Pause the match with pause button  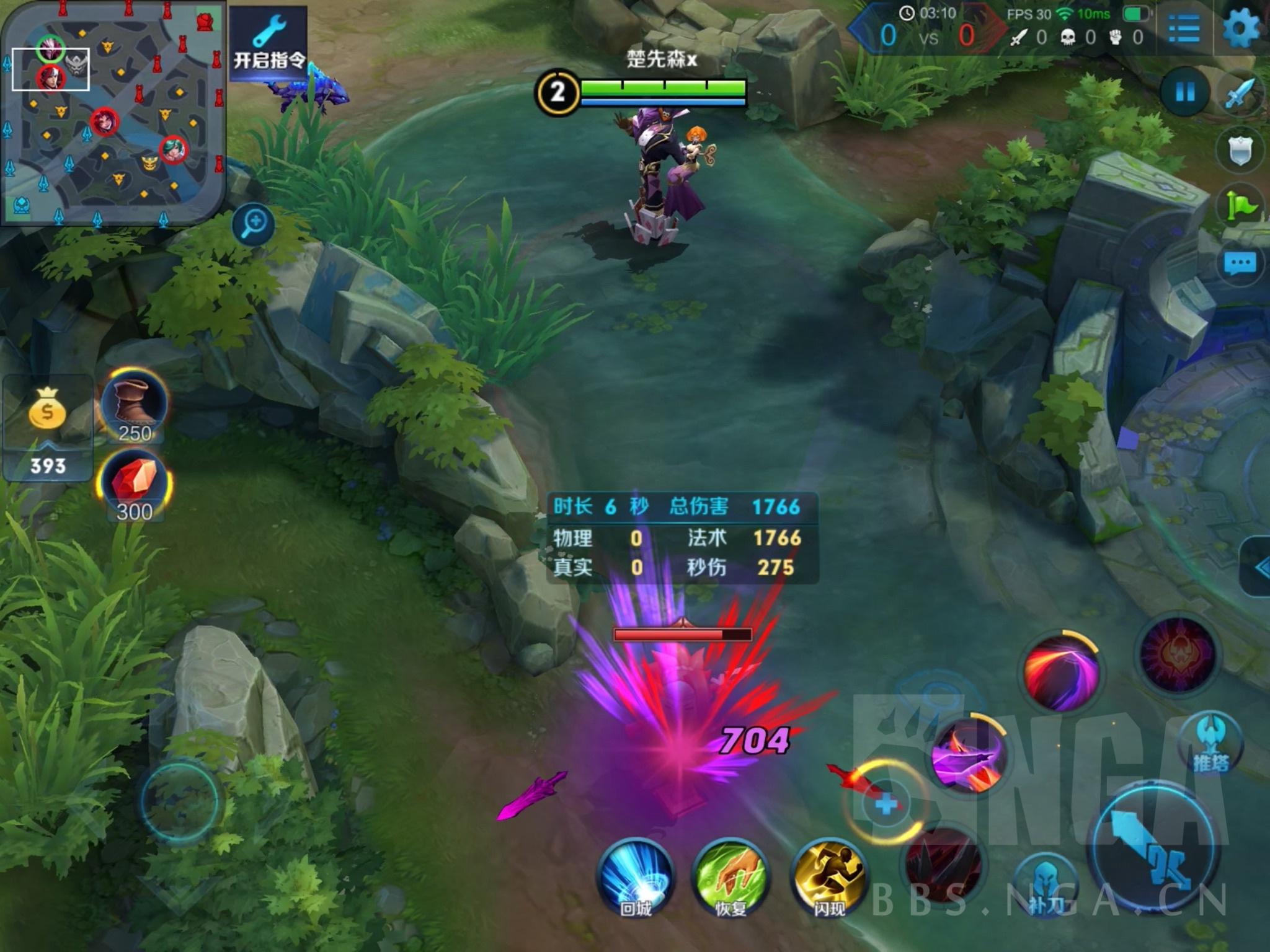[x=1185, y=92]
